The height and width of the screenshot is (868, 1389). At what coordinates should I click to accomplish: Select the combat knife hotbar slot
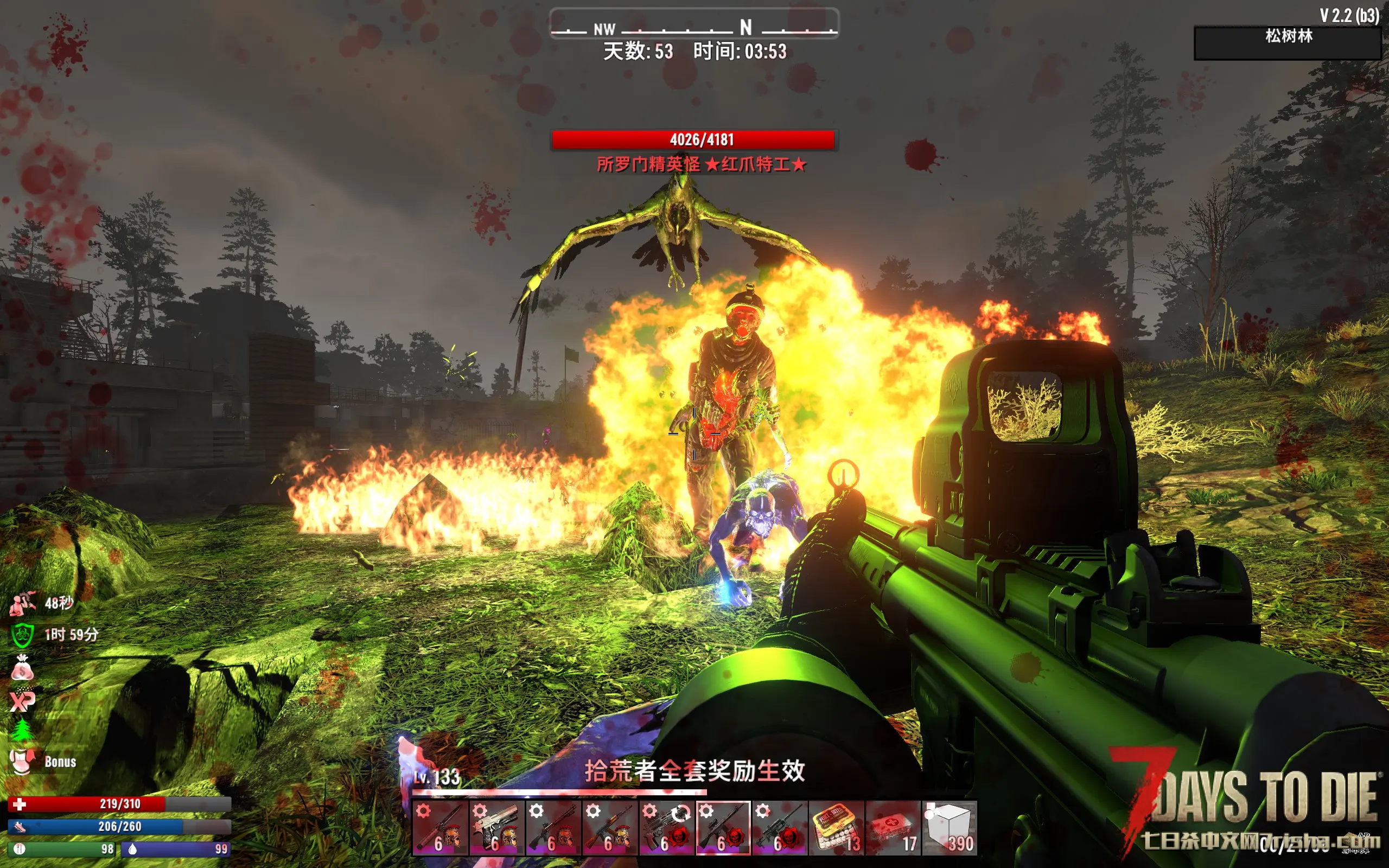point(439,828)
